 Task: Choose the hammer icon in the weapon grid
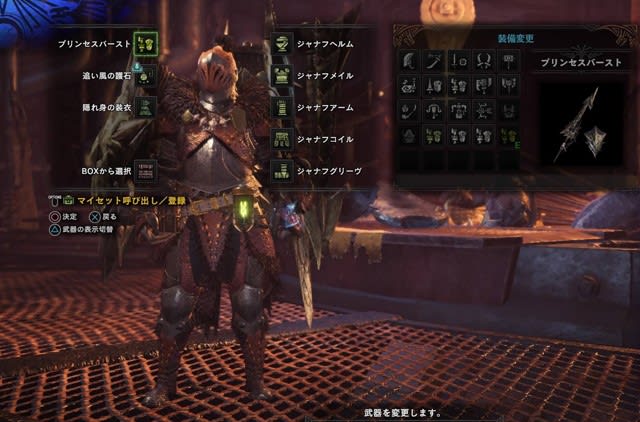509,61
